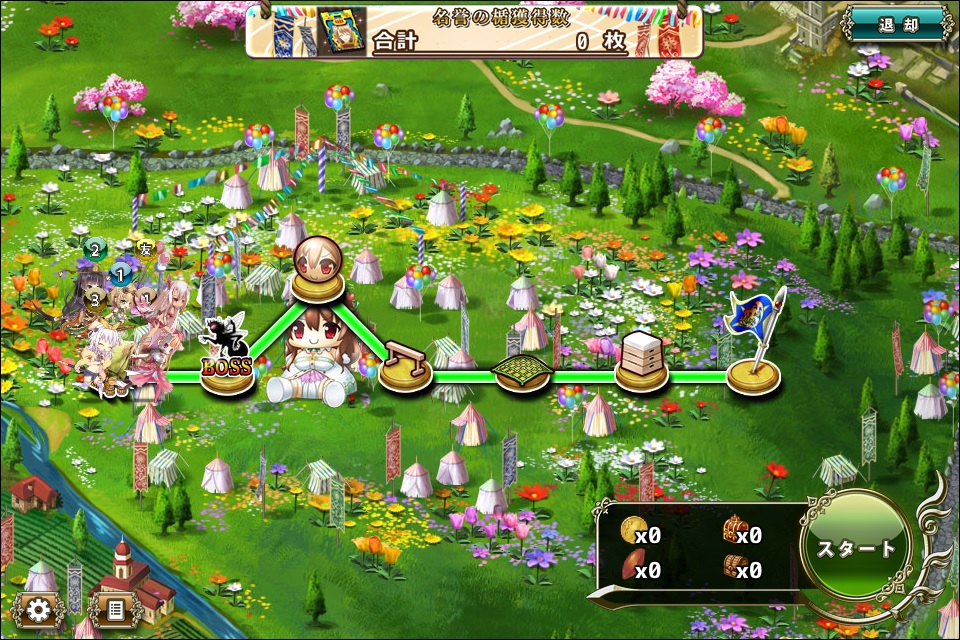Click the 退却 retreat button

click(x=897, y=25)
